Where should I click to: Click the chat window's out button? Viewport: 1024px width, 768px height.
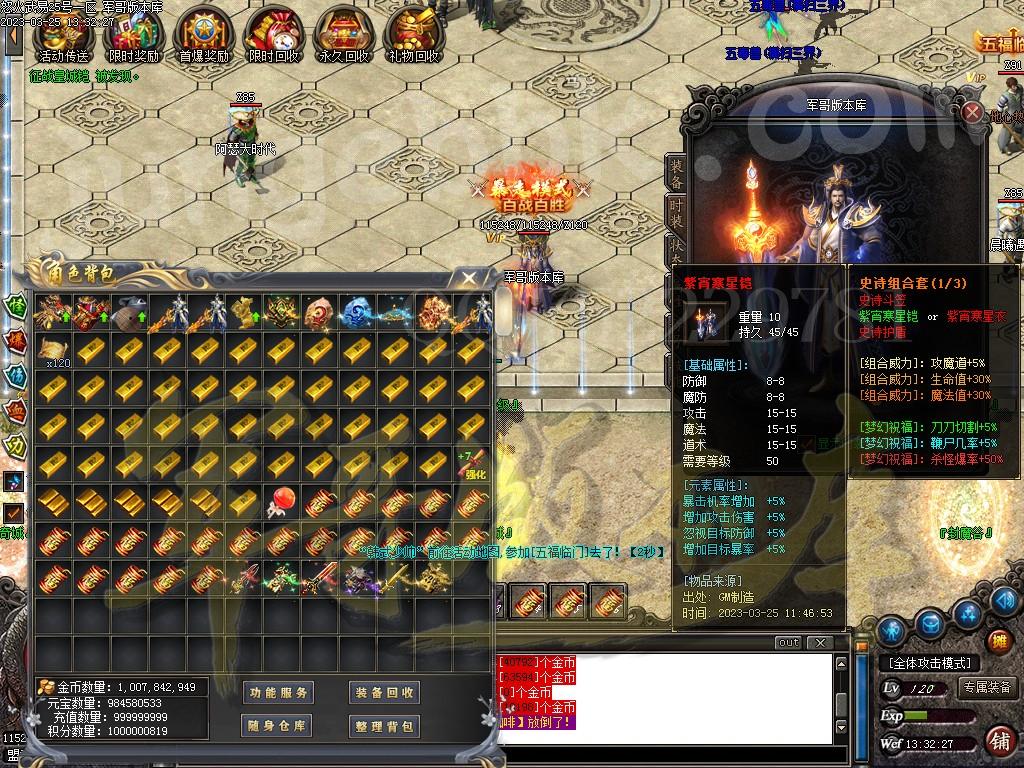pos(788,642)
